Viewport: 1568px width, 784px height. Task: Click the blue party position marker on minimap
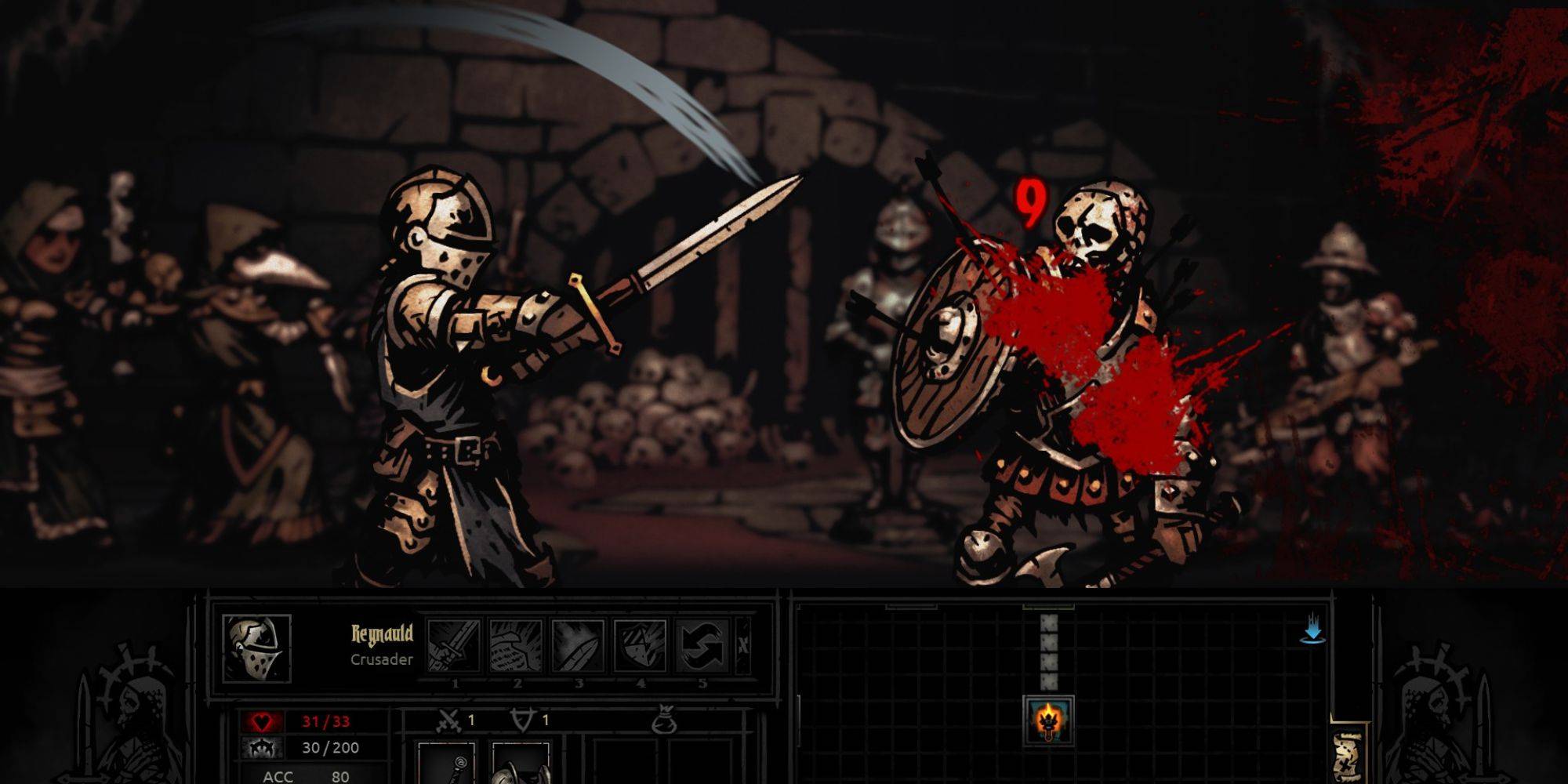pos(1314,630)
